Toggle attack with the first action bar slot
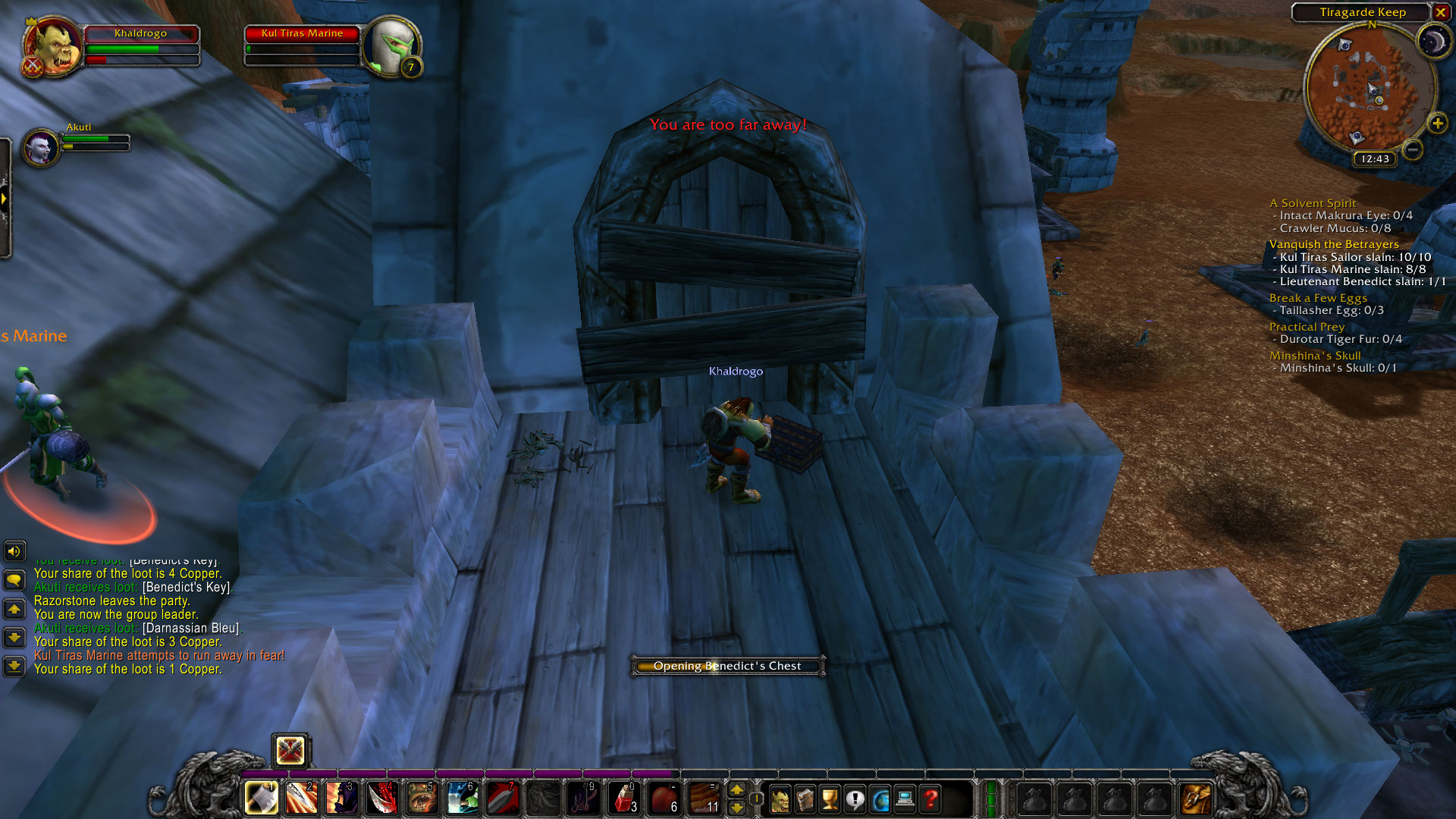The width and height of the screenshot is (1456, 819). [x=261, y=798]
